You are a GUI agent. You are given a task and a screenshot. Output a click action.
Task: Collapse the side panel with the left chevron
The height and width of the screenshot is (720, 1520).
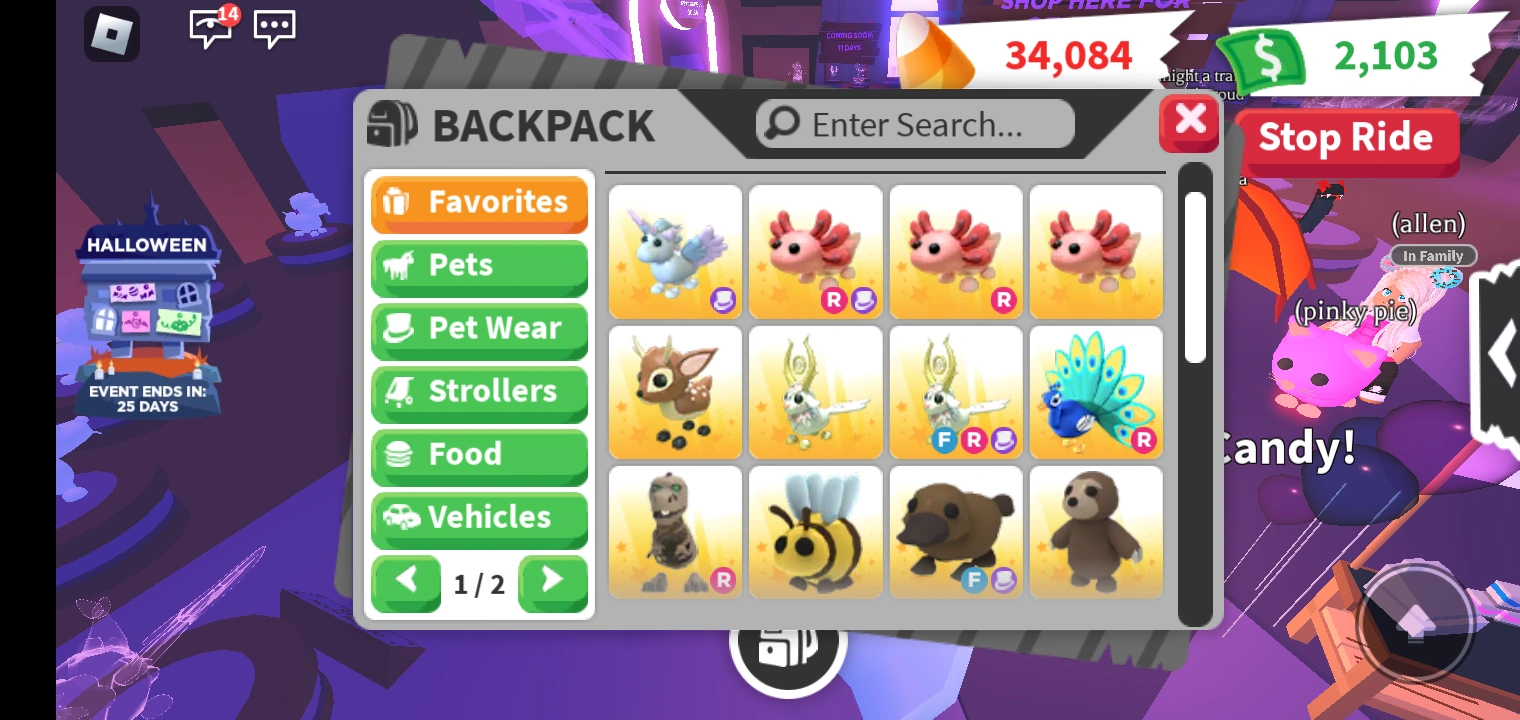pos(1504,352)
